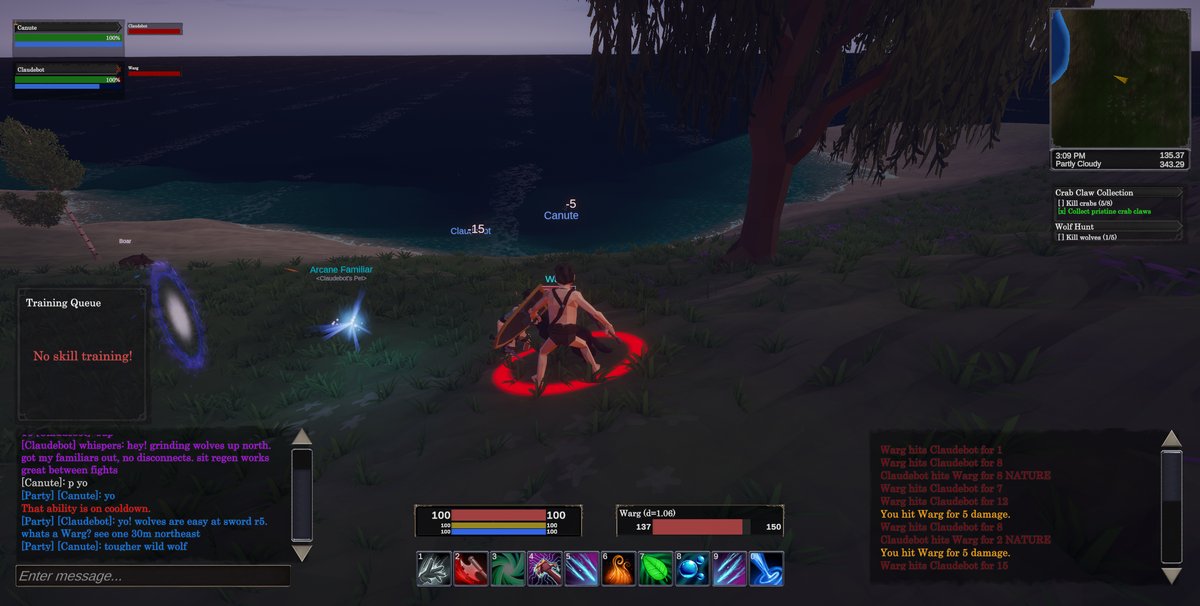
Task: Click the chat log up arrow
Action: point(301,437)
